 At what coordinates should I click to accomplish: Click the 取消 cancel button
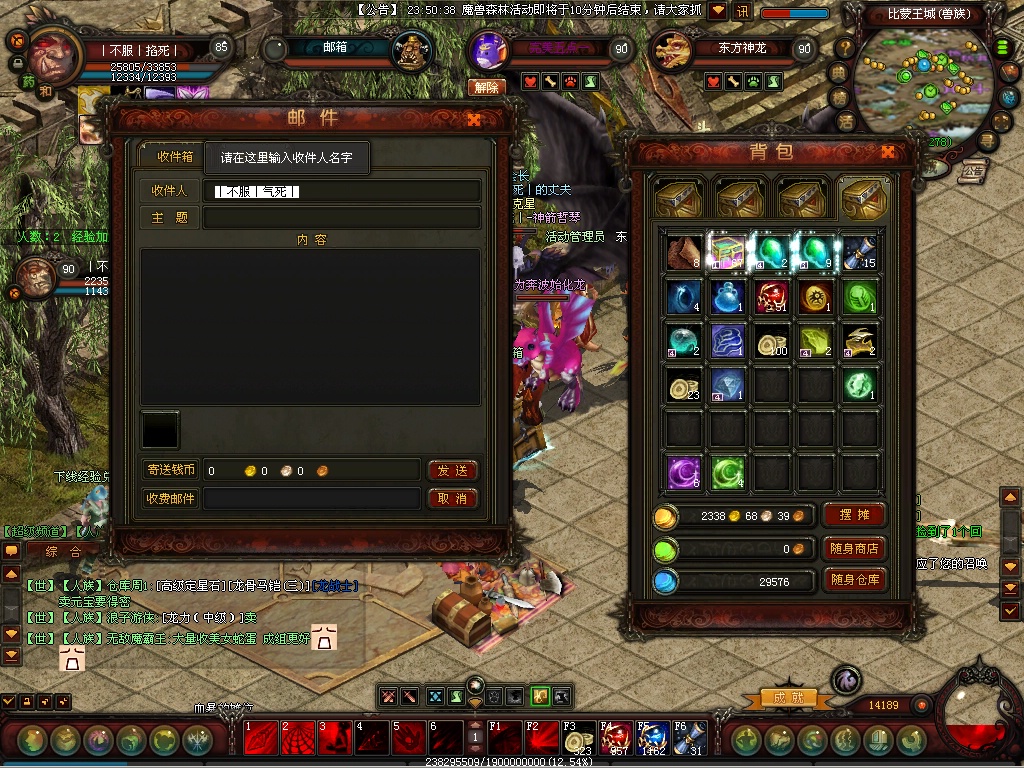point(452,498)
